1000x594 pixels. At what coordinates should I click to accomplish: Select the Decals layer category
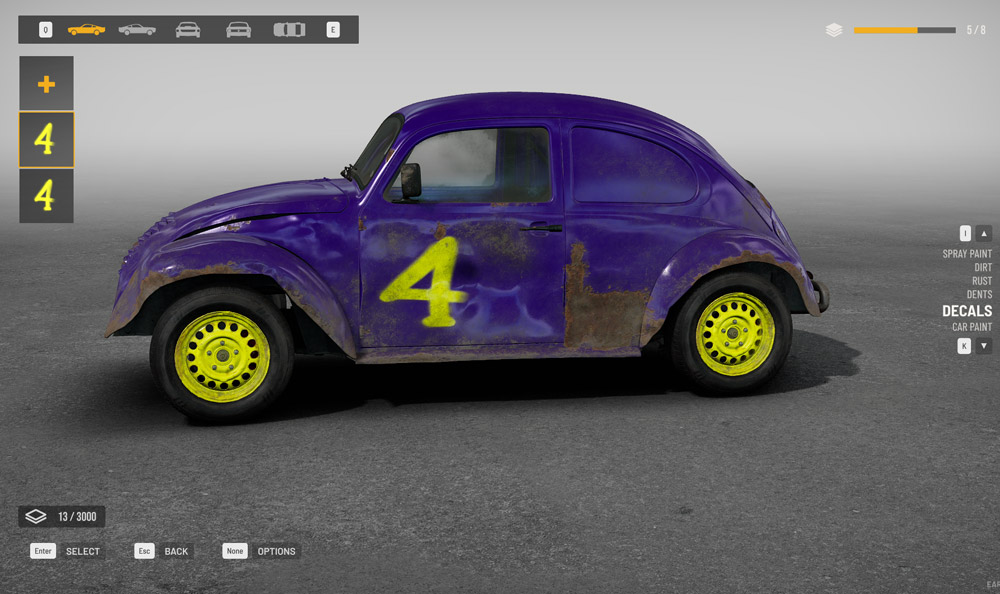coord(967,311)
